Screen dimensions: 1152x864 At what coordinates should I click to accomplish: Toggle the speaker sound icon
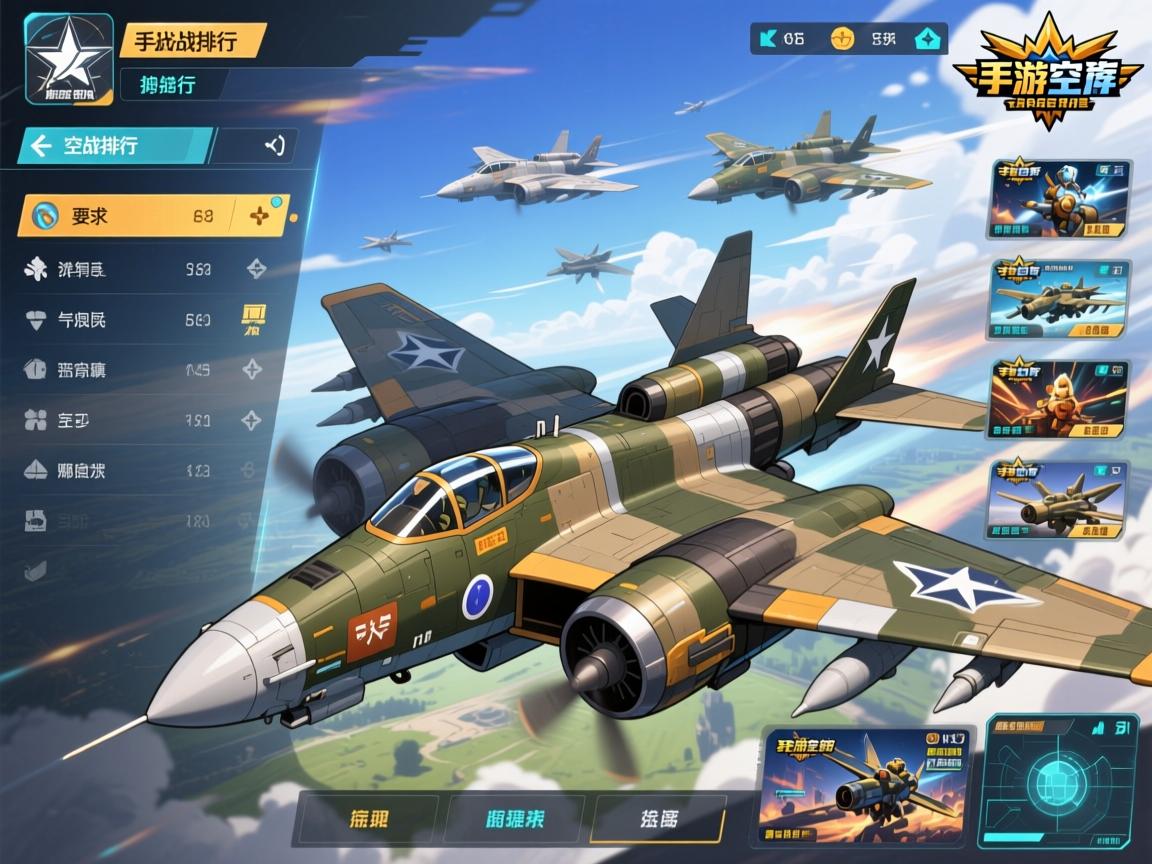pyautogui.click(x=273, y=145)
